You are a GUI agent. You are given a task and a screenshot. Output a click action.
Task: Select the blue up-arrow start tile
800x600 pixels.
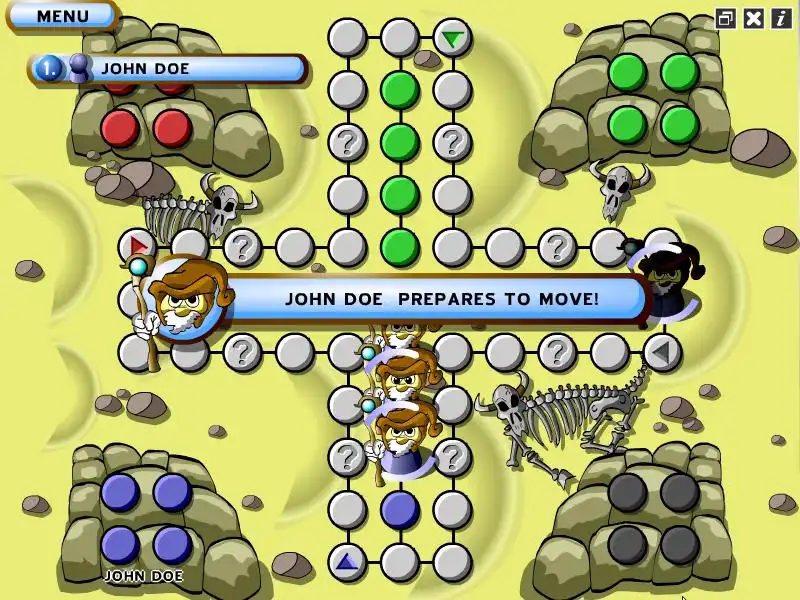(347, 562)
